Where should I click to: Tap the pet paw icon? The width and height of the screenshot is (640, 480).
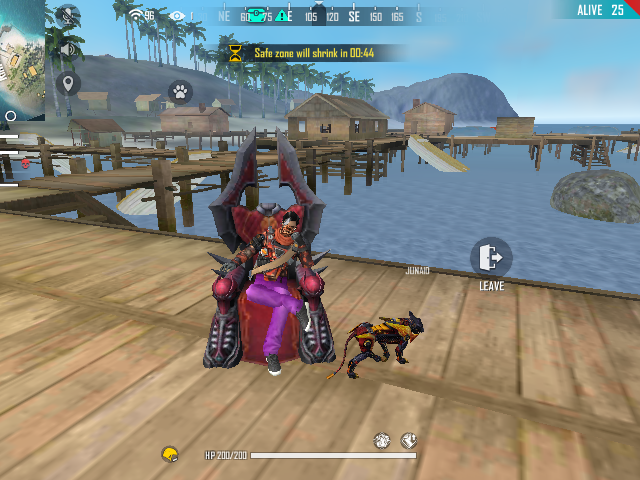click(180, 91)
